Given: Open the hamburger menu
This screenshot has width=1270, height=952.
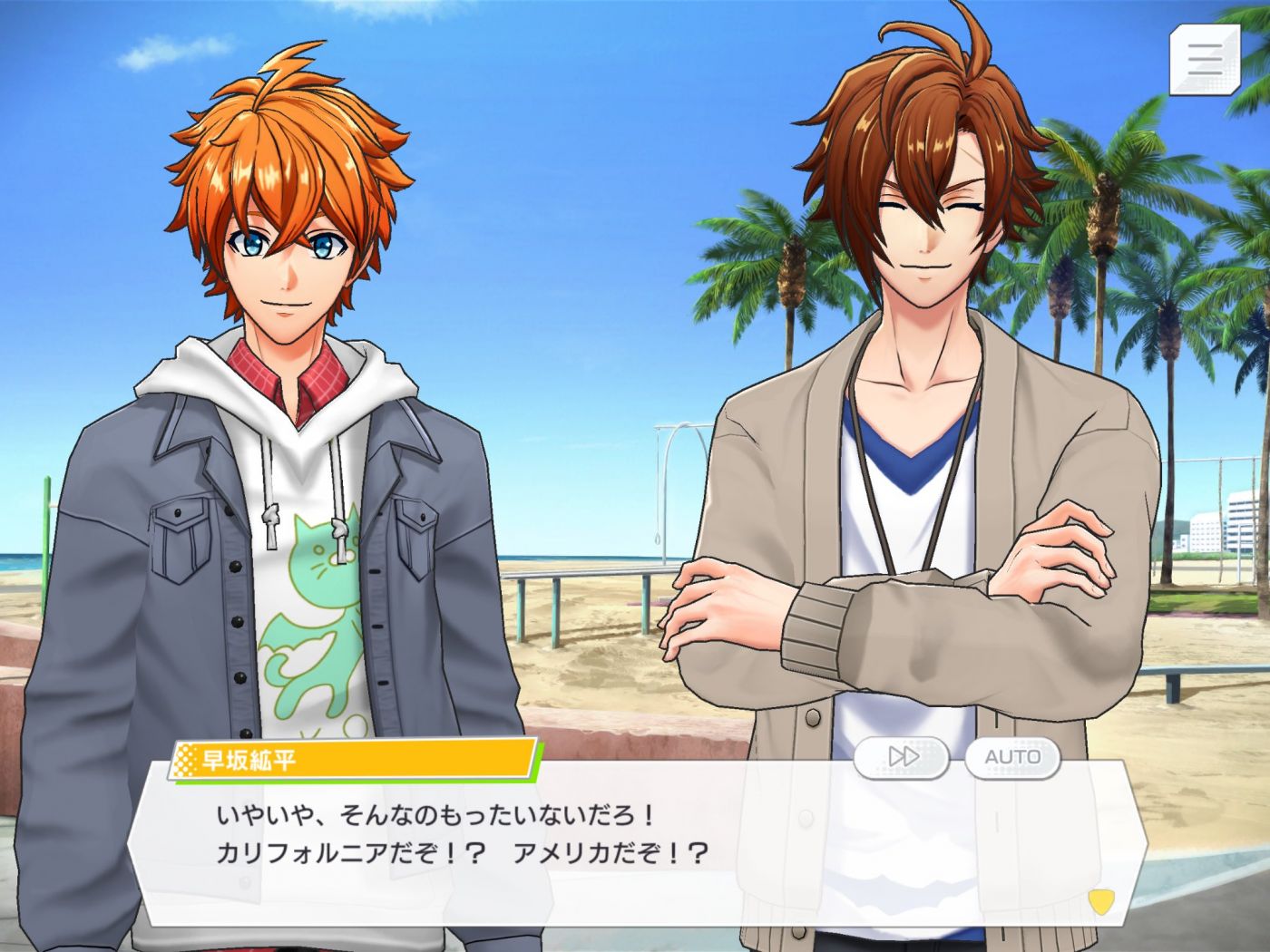Looking at the screenshot, I should coord(1204,59).
